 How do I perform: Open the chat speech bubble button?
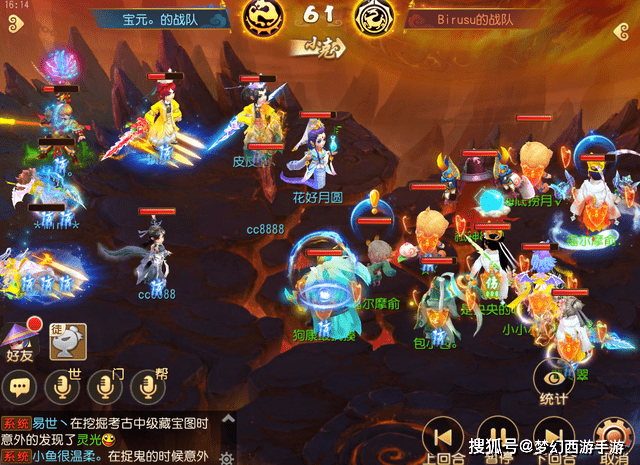(21, 387)
